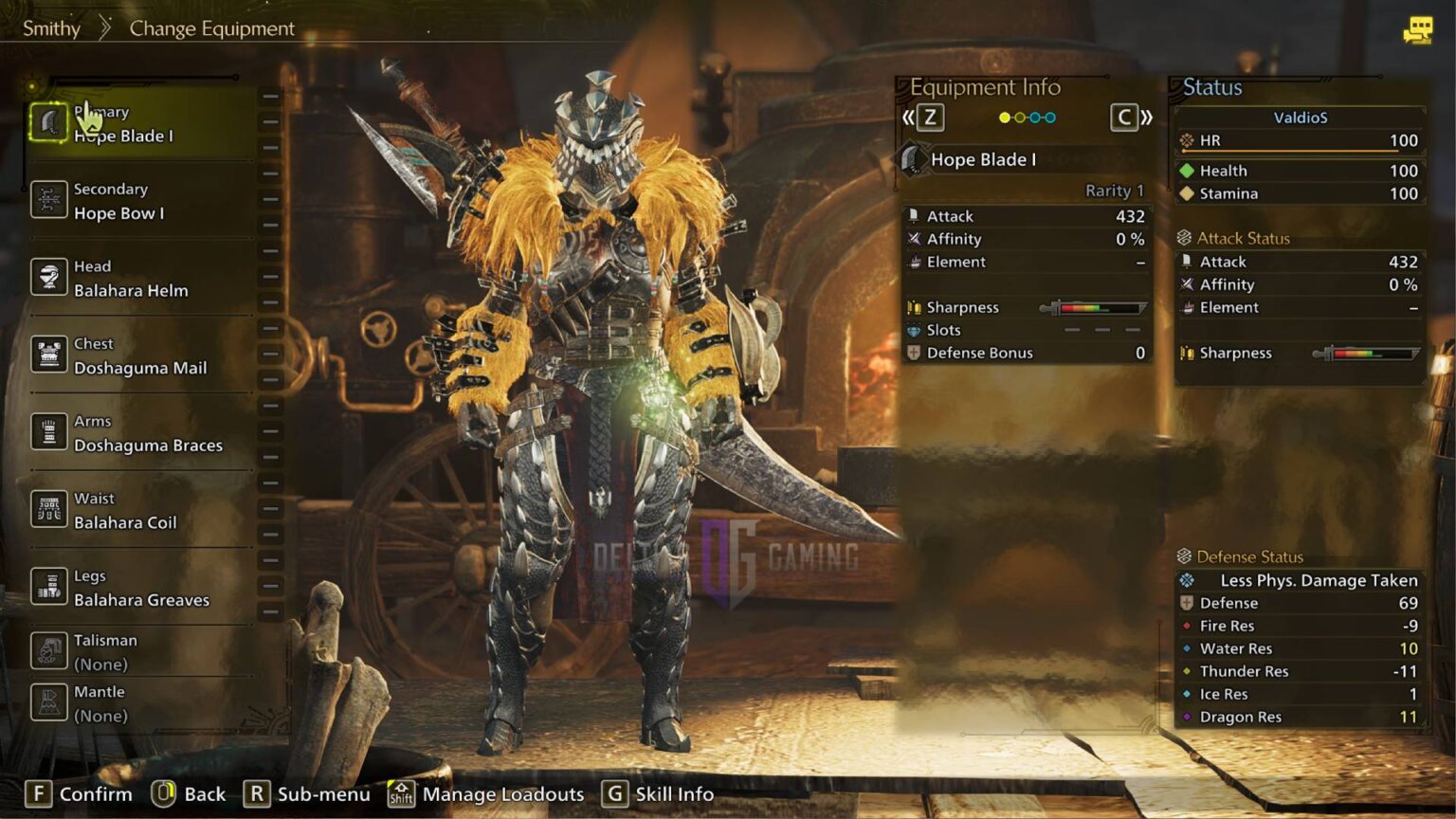This screenshot has height=819, width=1456.
Task: Click the HR coin icon in Status panel
Action: pyautogui.click(x=1188, y=139)
